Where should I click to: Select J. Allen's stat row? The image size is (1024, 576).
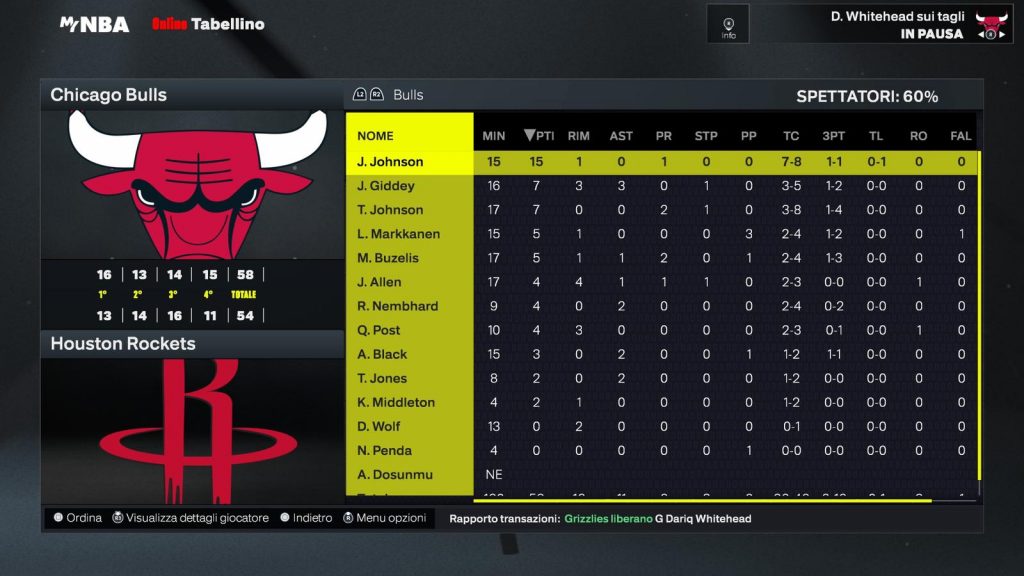pos(379,282)
